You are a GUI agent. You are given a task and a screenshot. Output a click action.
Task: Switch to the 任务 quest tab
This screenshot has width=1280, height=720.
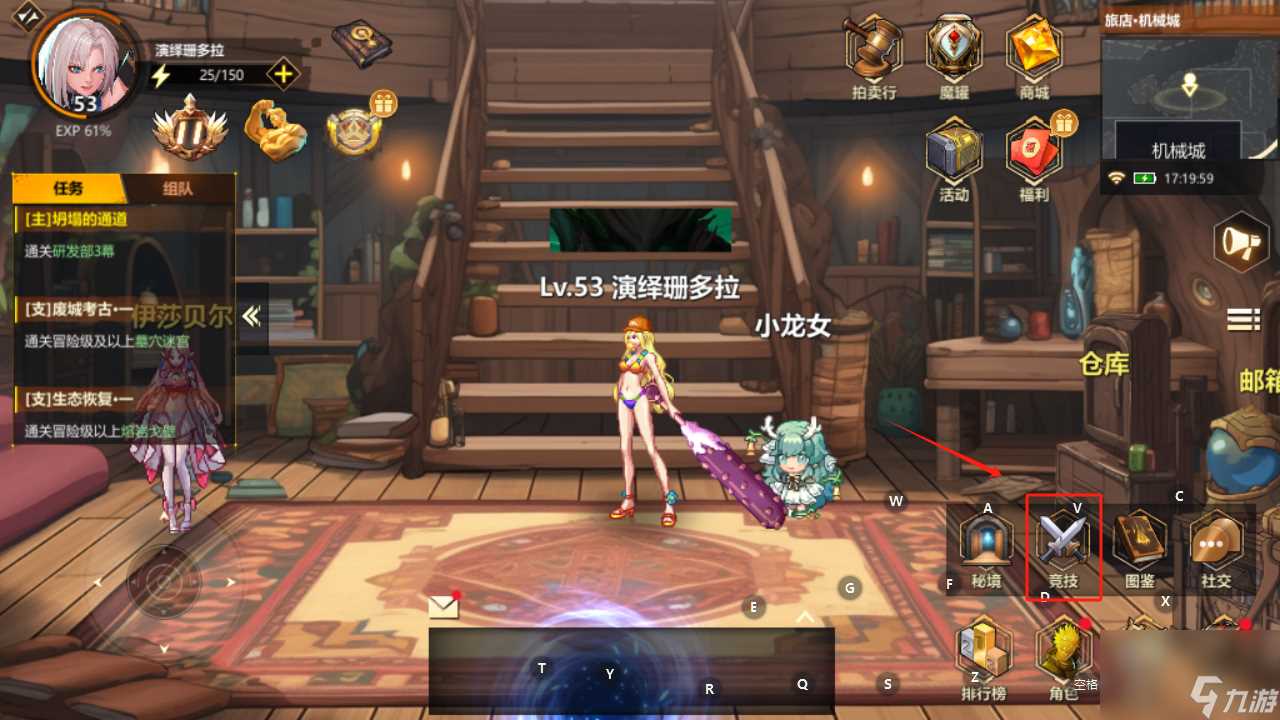[x=67, y=189]
